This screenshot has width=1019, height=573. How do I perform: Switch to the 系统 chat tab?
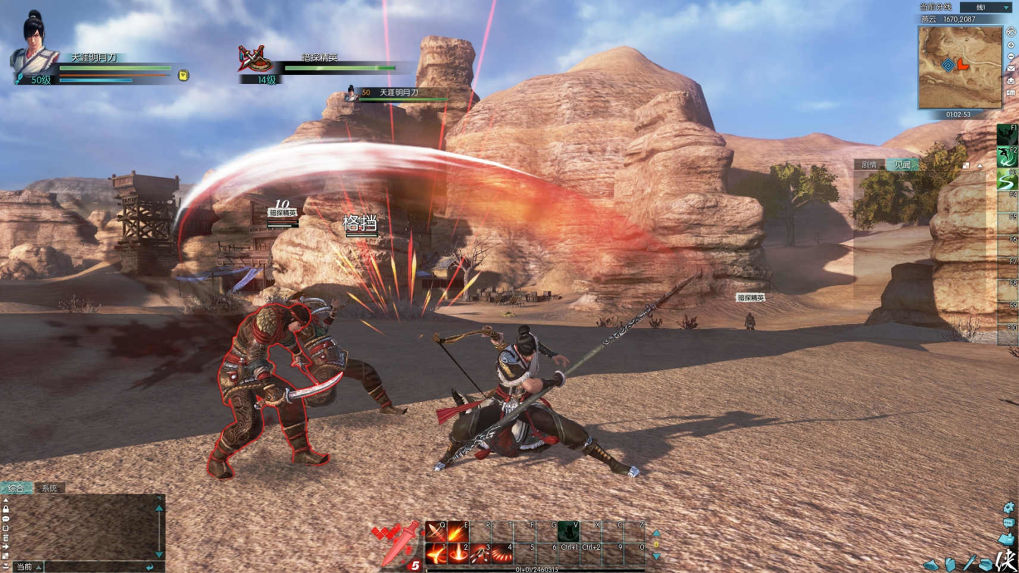click(x=49, y=488)
